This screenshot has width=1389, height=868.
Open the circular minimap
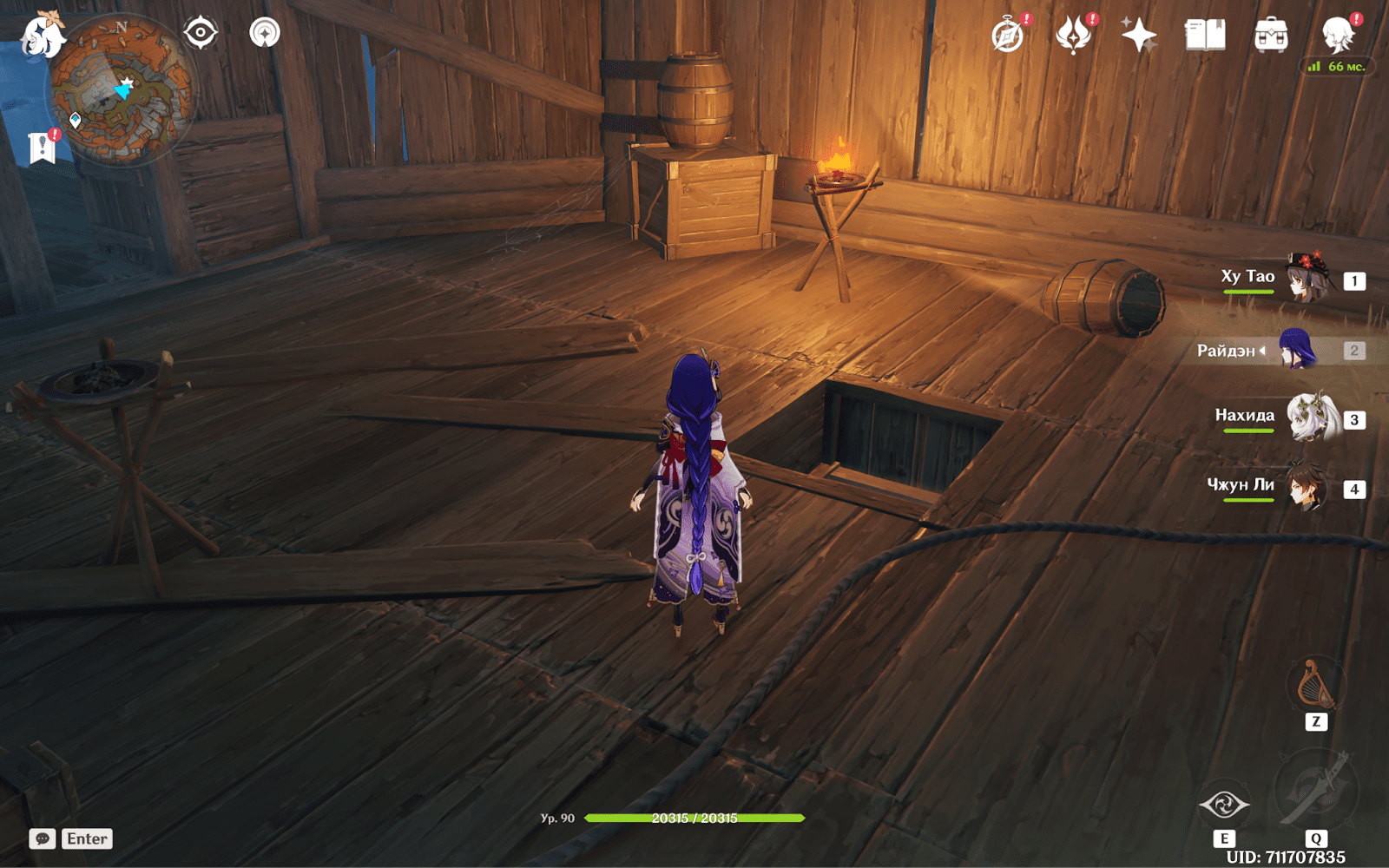point(122,91)
